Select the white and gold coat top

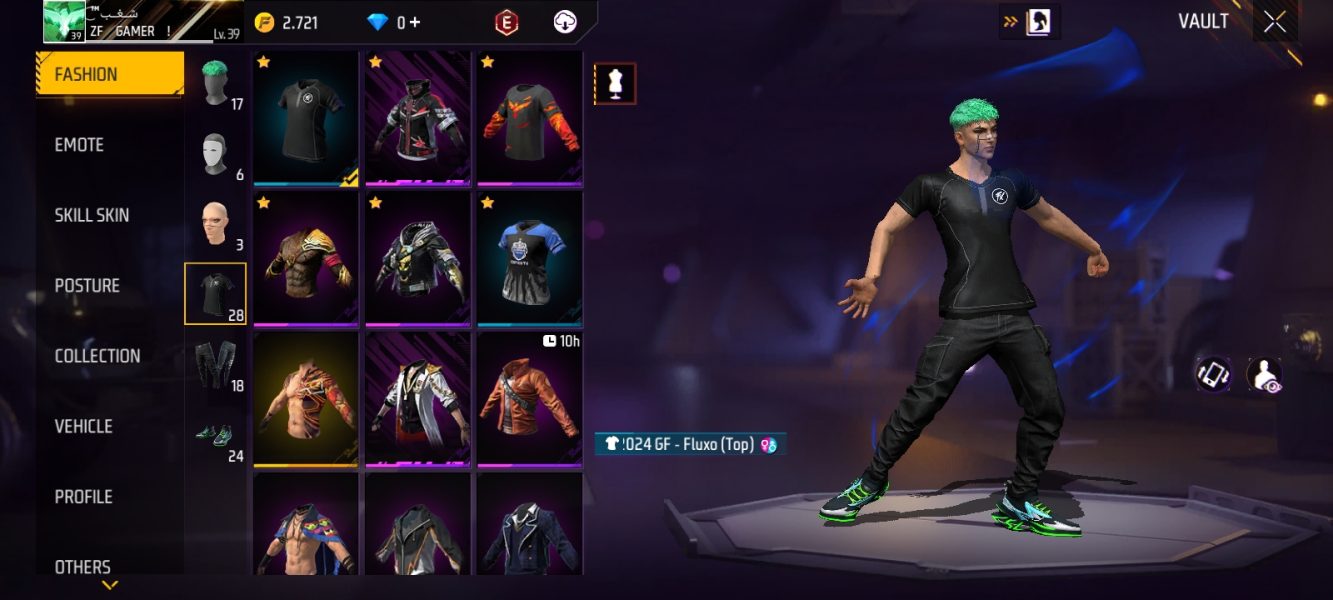click(x=417, y=398)
